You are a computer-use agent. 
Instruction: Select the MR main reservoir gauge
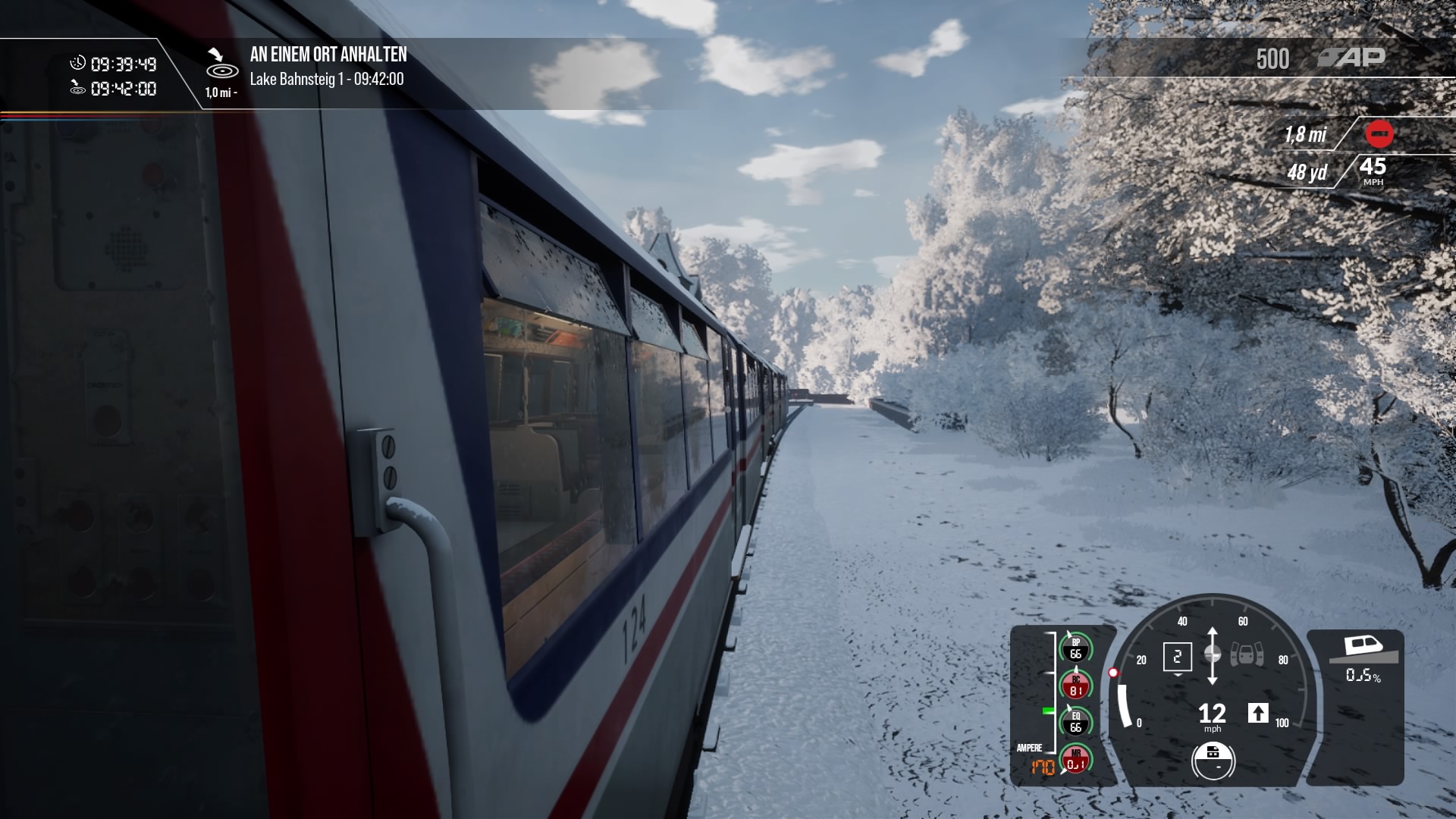(1075, 759)
